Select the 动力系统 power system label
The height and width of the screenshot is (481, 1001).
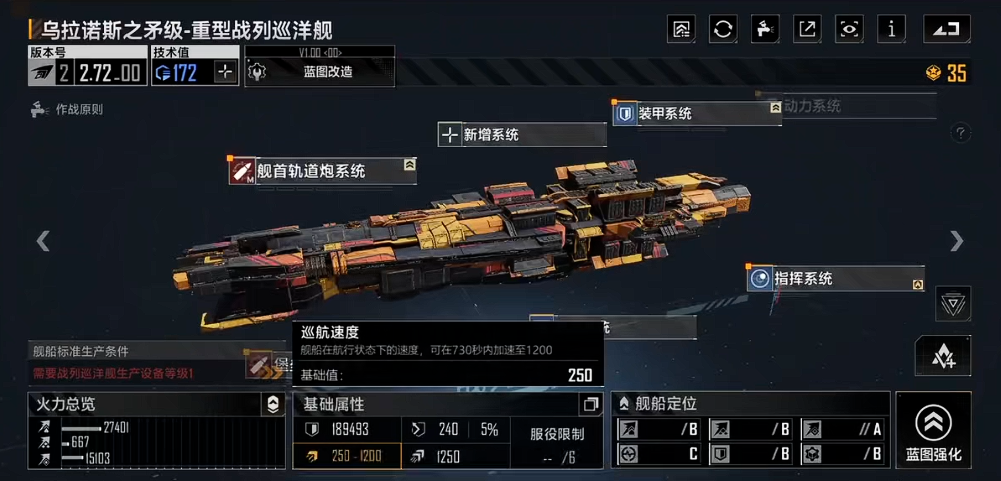(x=848, y=106)
